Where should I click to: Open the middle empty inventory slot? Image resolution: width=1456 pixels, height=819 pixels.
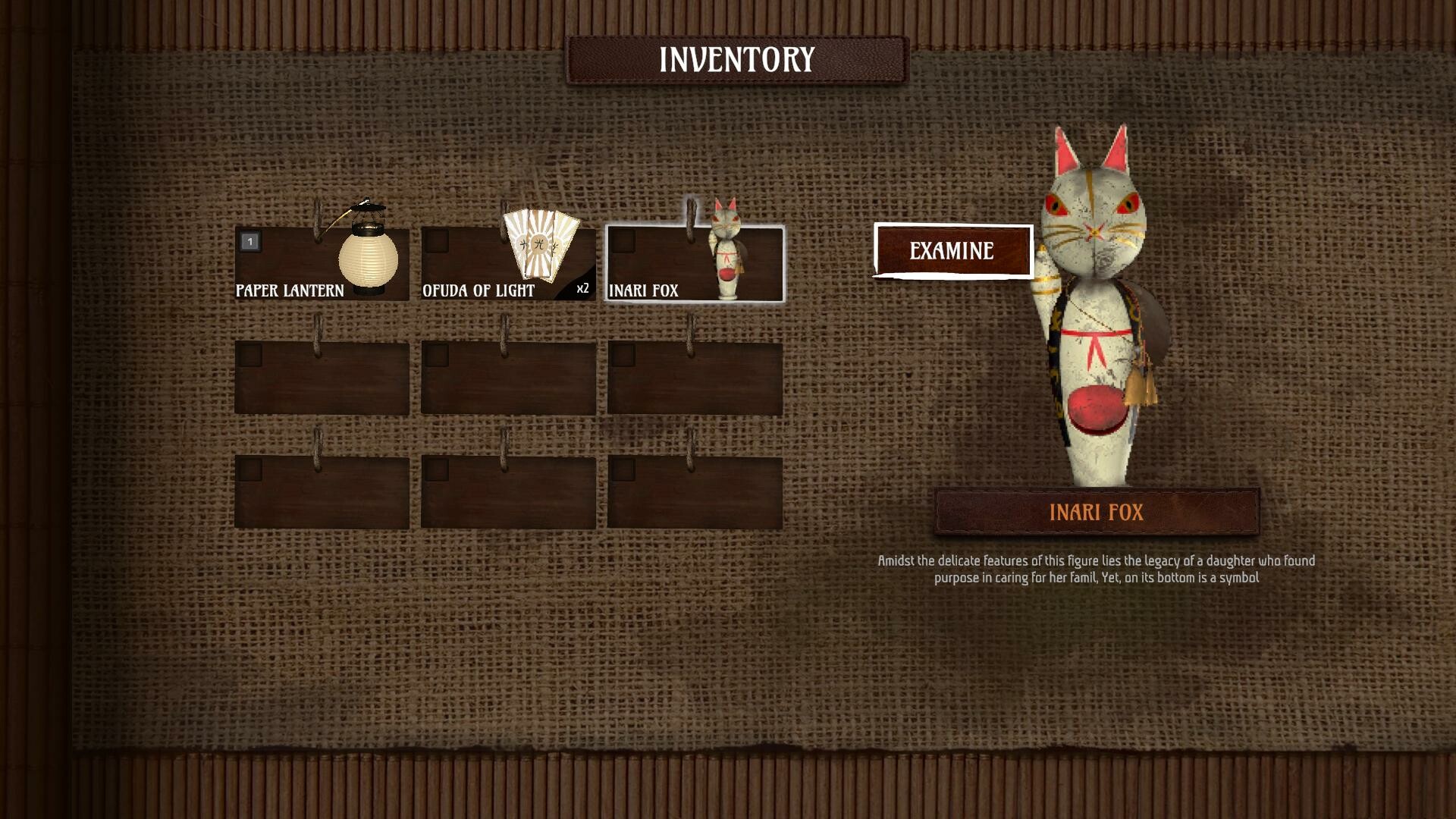[508, 375]
